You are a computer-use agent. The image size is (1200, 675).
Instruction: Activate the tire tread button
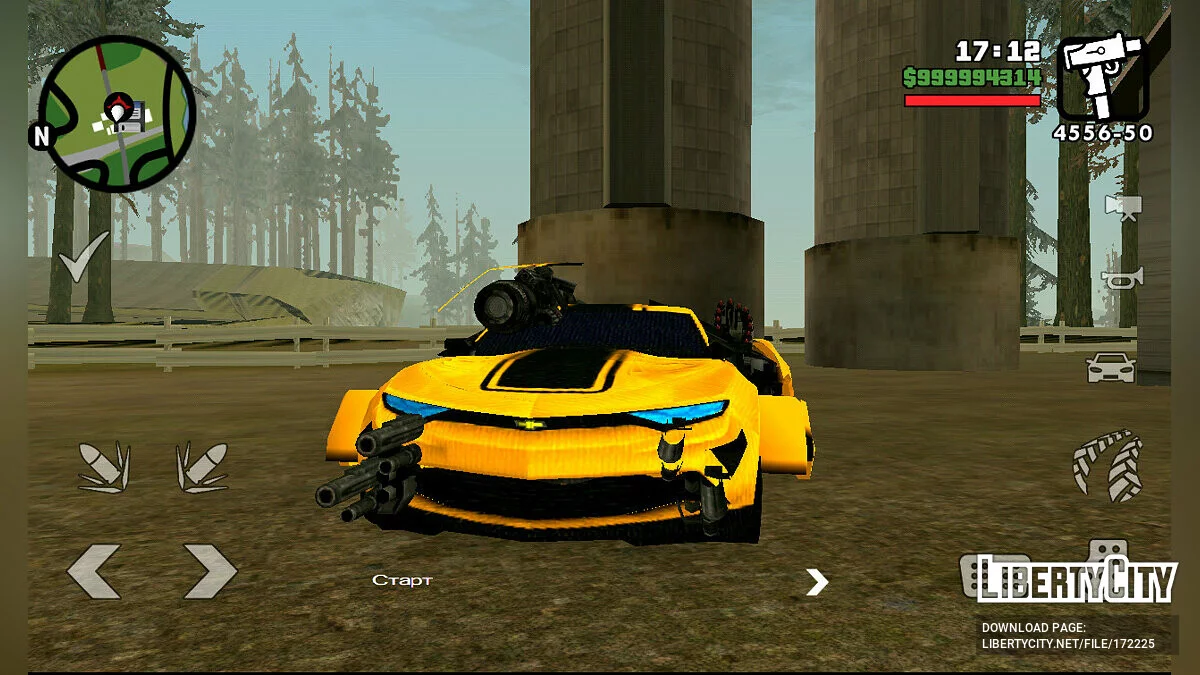[1107, 465]
